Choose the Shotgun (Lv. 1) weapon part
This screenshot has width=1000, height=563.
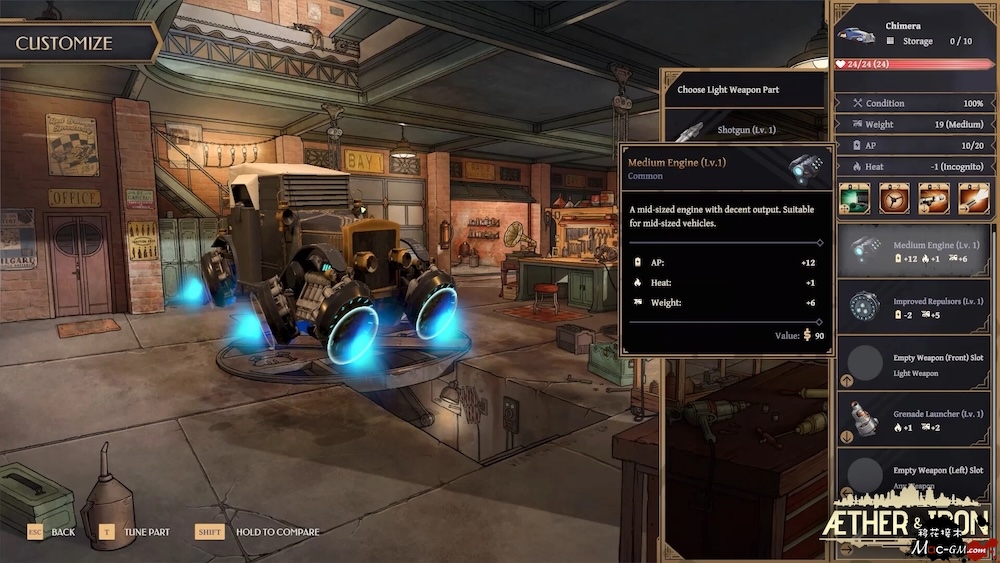click(745, 130)
